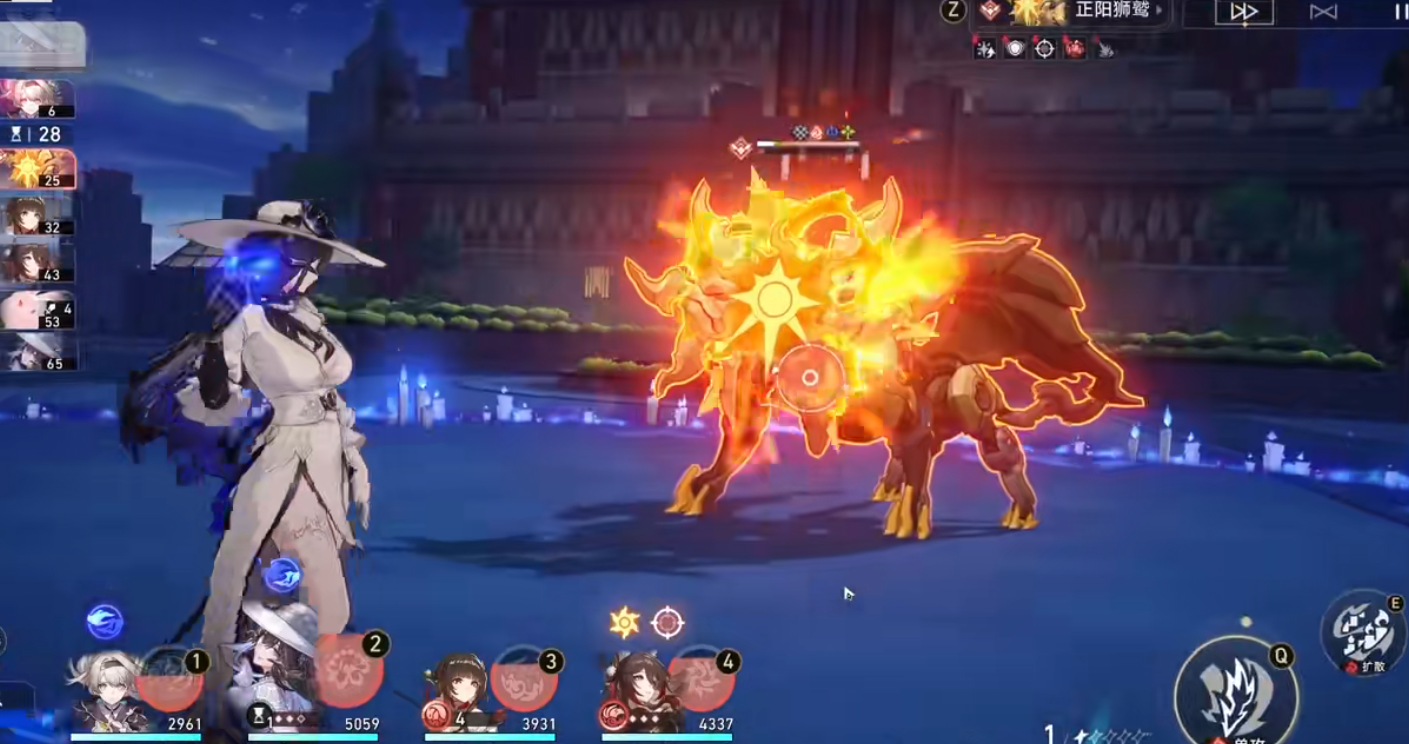Select the sun enemy turn-order entry at 25
1409x744 pixels.
[x=37, y=169]
